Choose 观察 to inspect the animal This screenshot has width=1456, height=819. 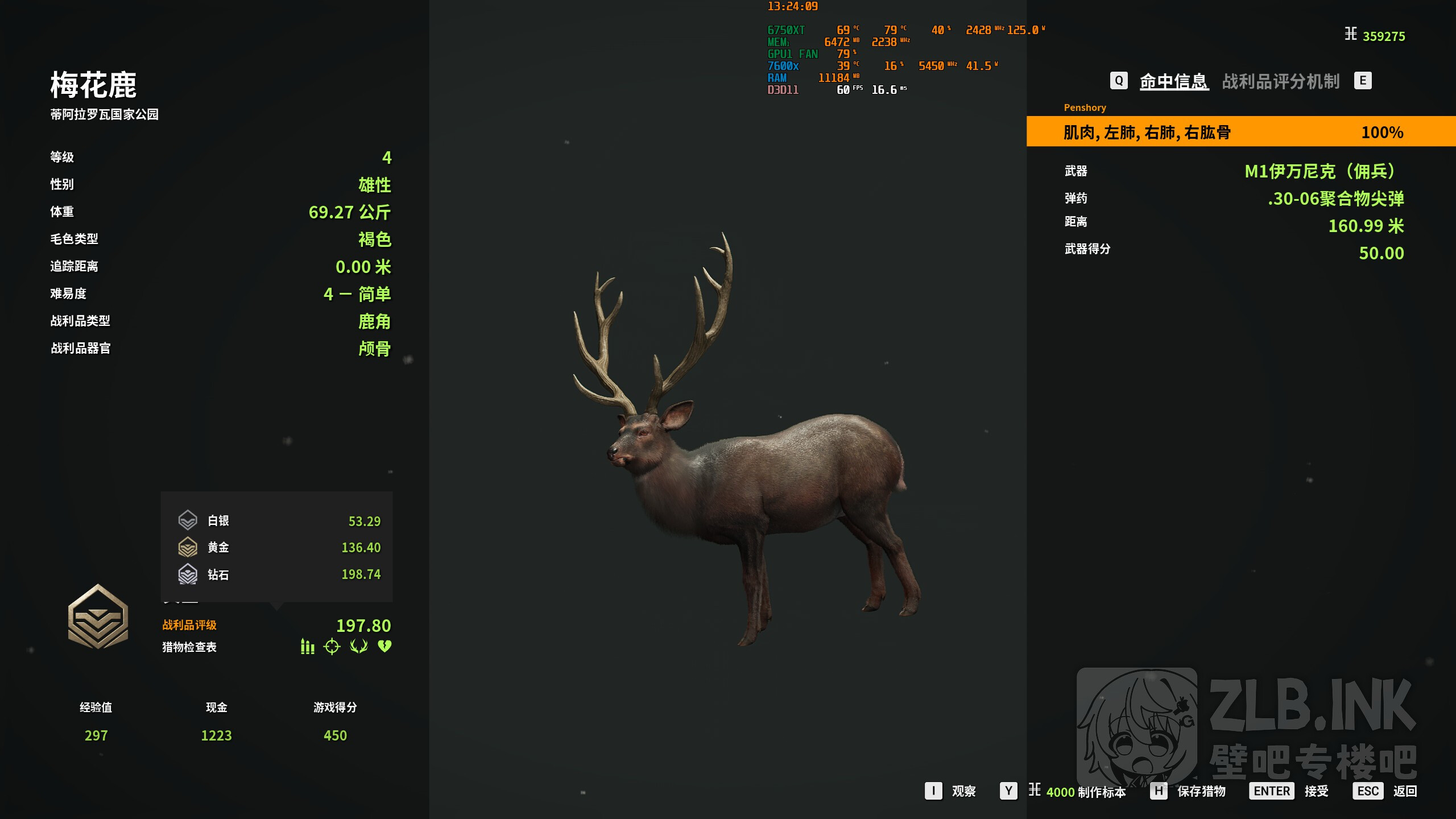pyautogui.click(x=963, y=791)
